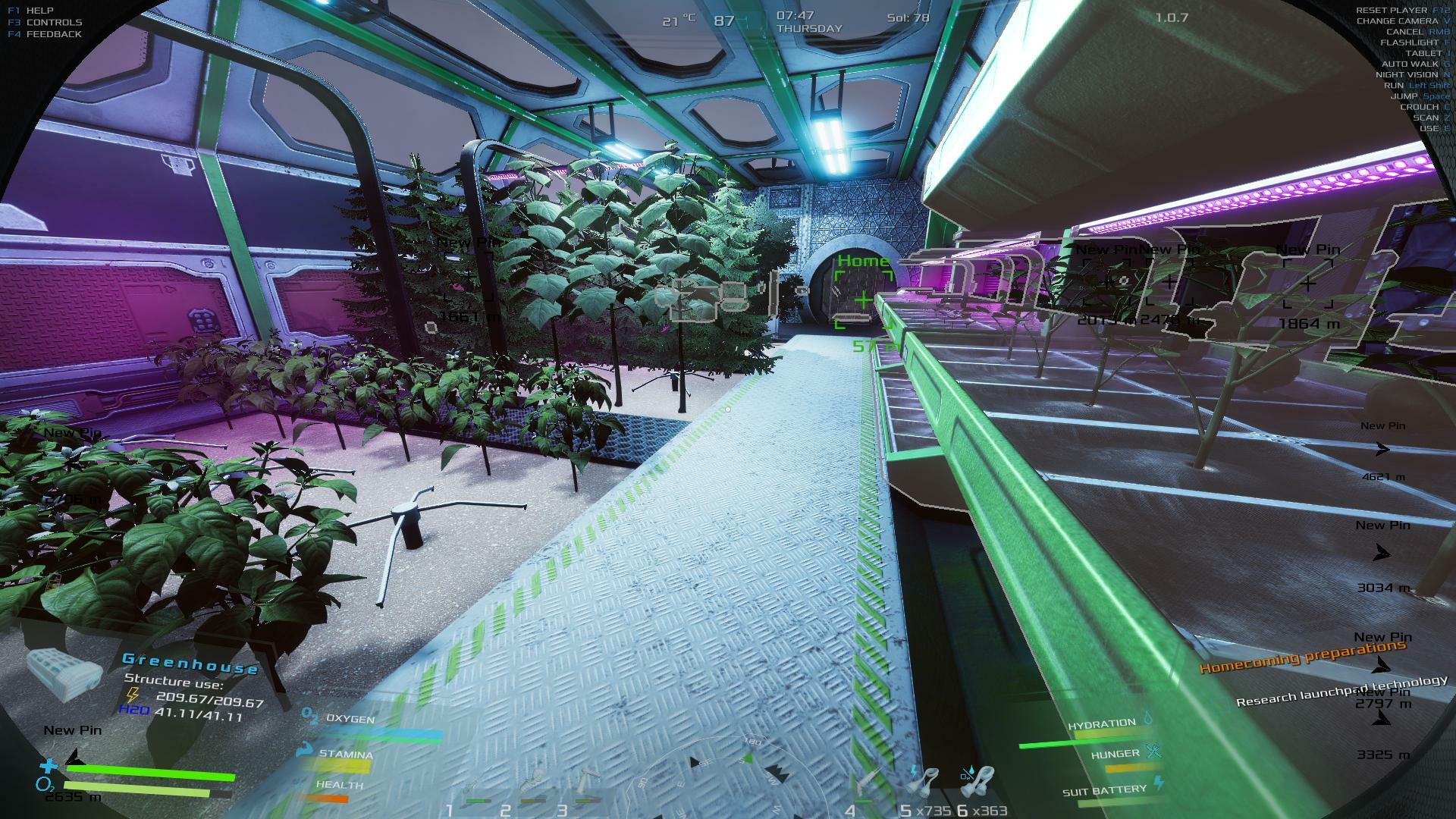The height and width of the screenshot is (819, 1456).
Task: Select the New Pin arrow at 3034 m
Action: (1382, 554)
